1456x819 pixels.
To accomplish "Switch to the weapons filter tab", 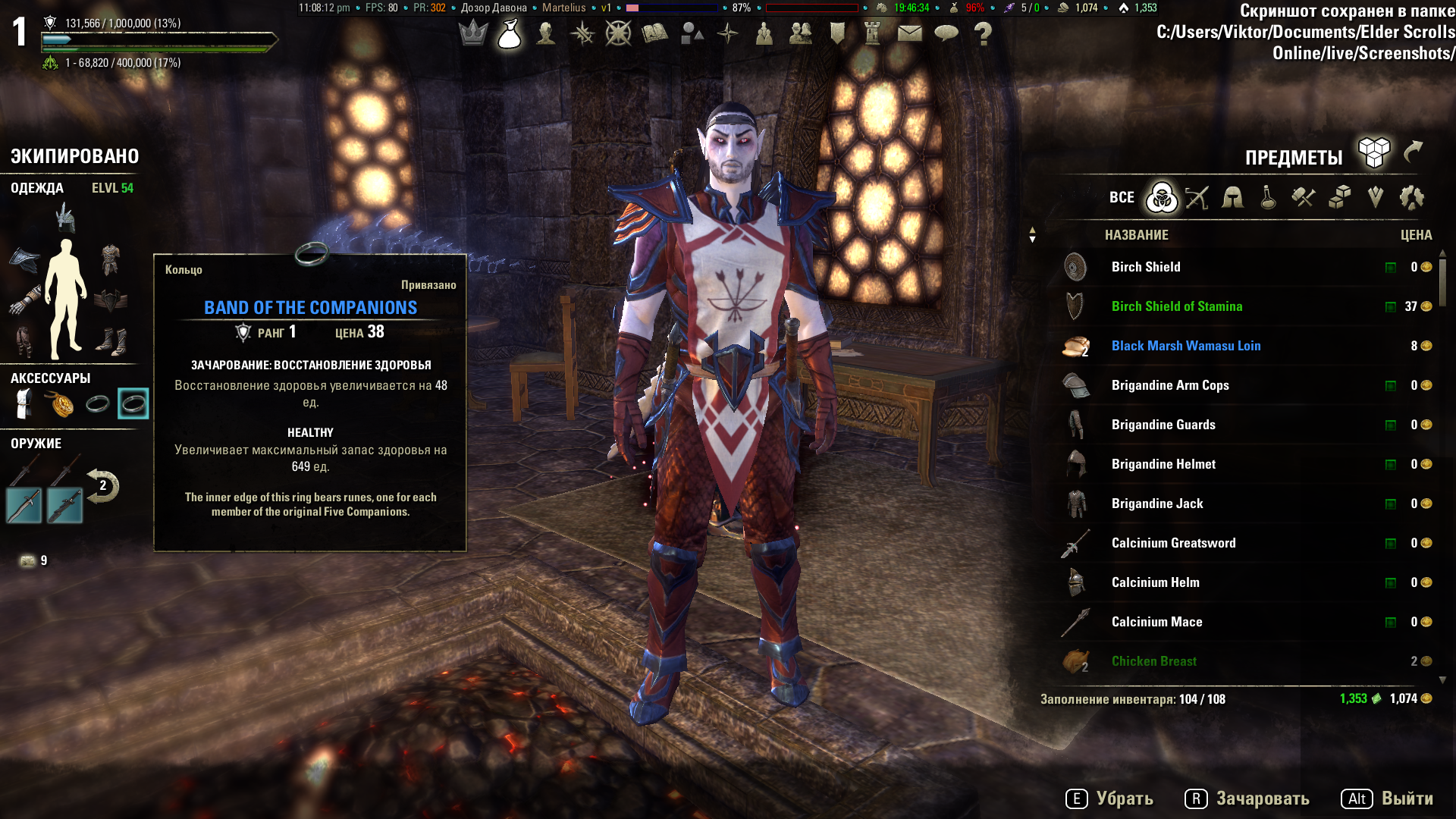I will point(1197,198).
